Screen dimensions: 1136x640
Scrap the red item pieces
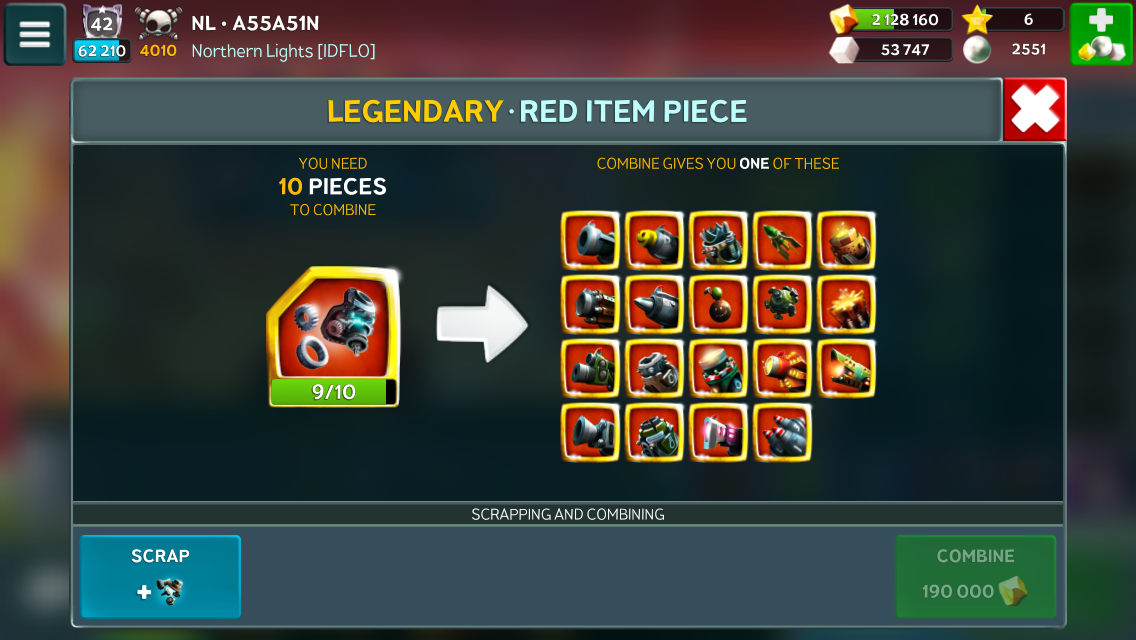point(160,576)
